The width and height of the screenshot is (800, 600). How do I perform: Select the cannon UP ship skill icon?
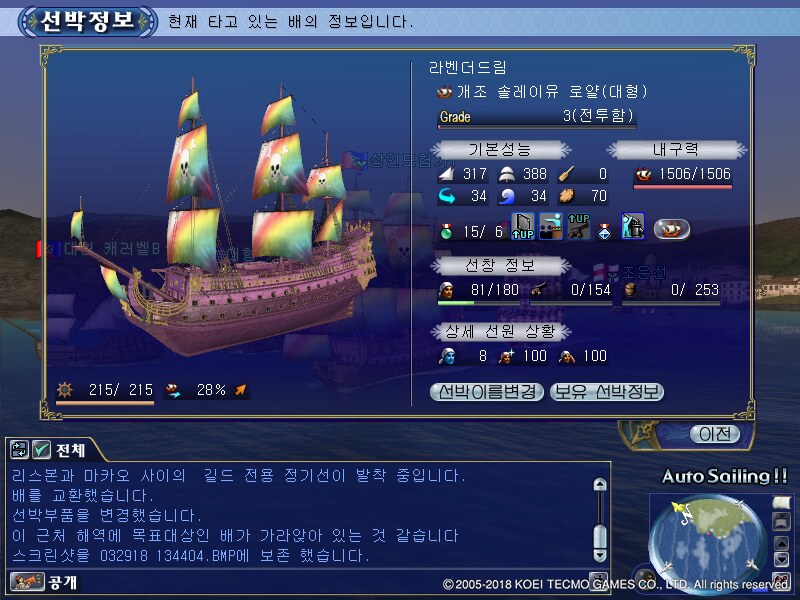578,227
